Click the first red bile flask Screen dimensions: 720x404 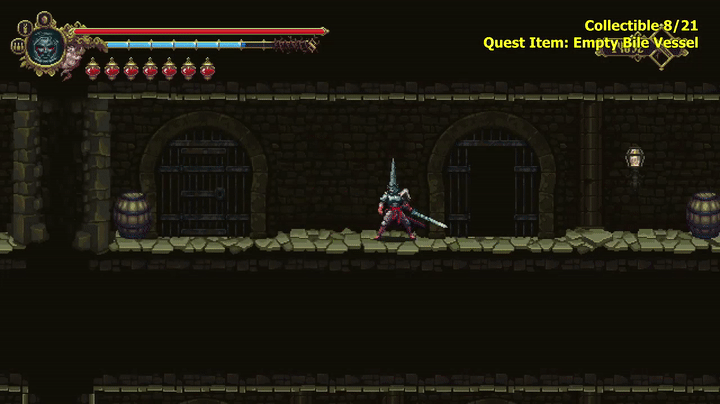pyautogui.click(x=93, y=69)
